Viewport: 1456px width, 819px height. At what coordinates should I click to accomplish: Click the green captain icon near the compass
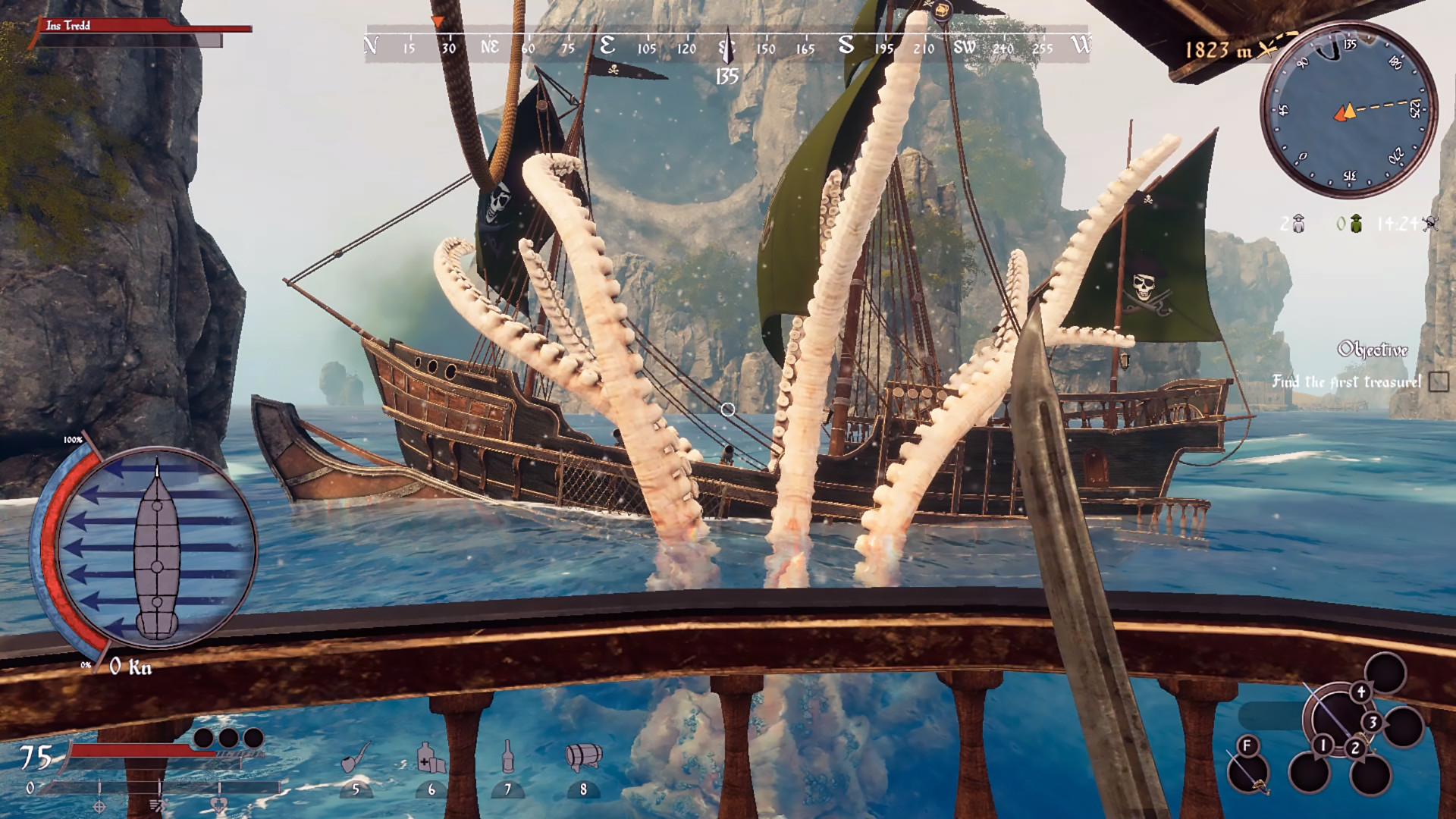click(1357, 222)
